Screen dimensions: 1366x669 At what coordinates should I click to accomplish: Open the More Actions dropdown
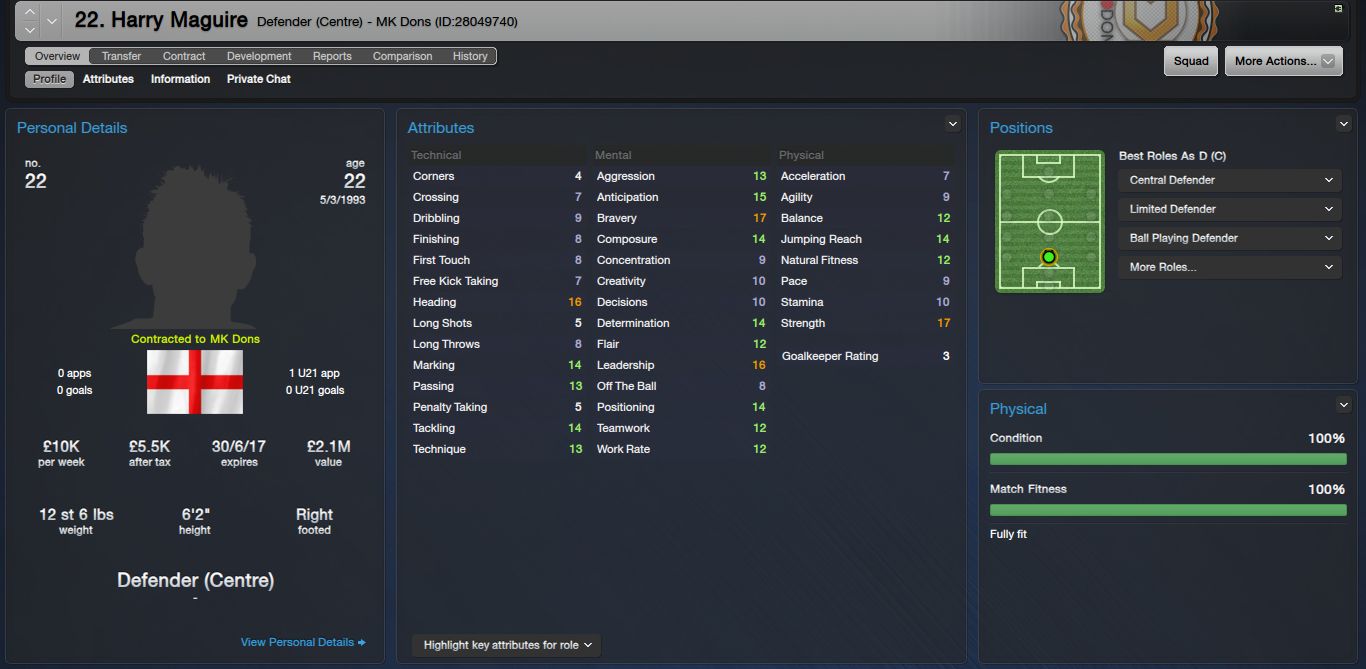[x=1283, y=61]
